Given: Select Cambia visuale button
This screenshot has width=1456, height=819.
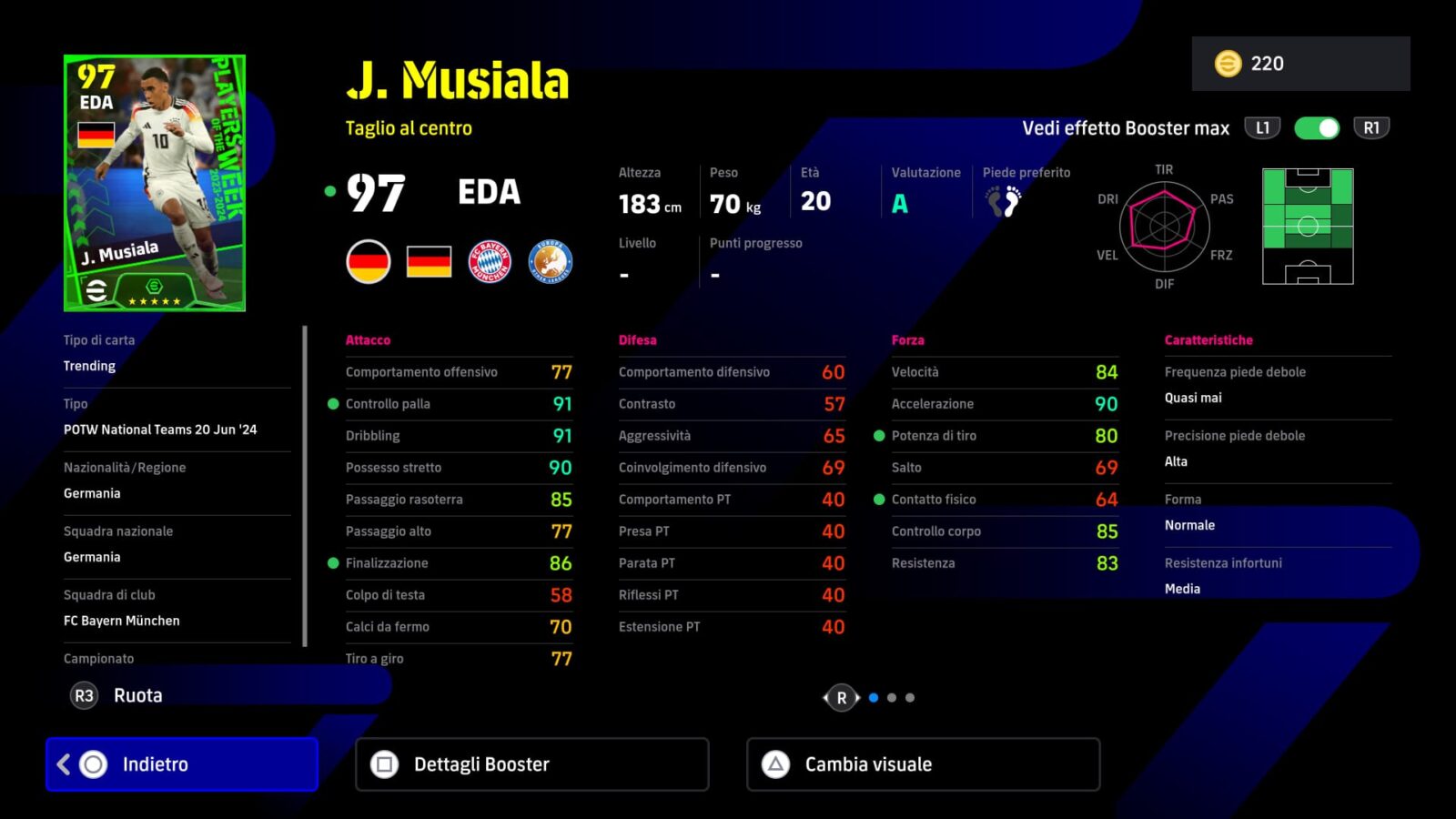Looking at the screenshot, I should pyautogui.click(x=923, y=764).
